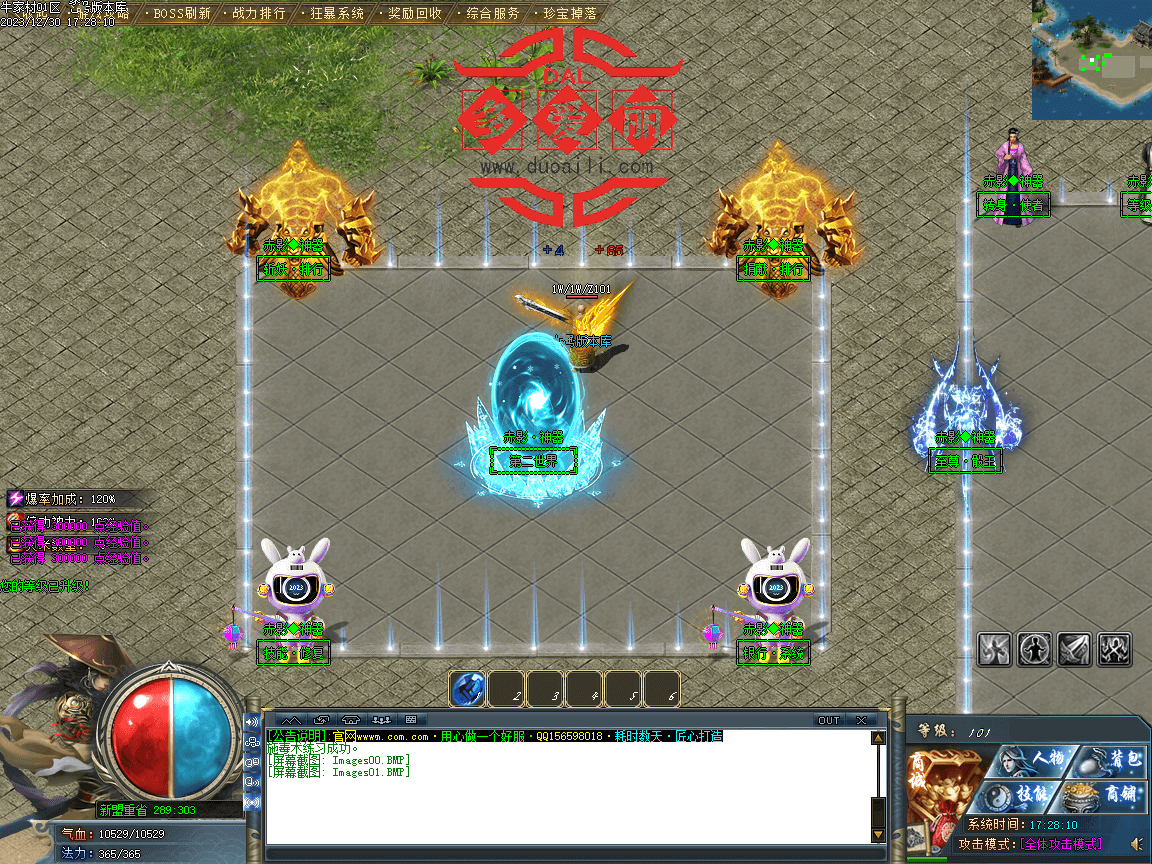
Task: Show the 珍宝掉落 menu
Action: click(570, 14)
